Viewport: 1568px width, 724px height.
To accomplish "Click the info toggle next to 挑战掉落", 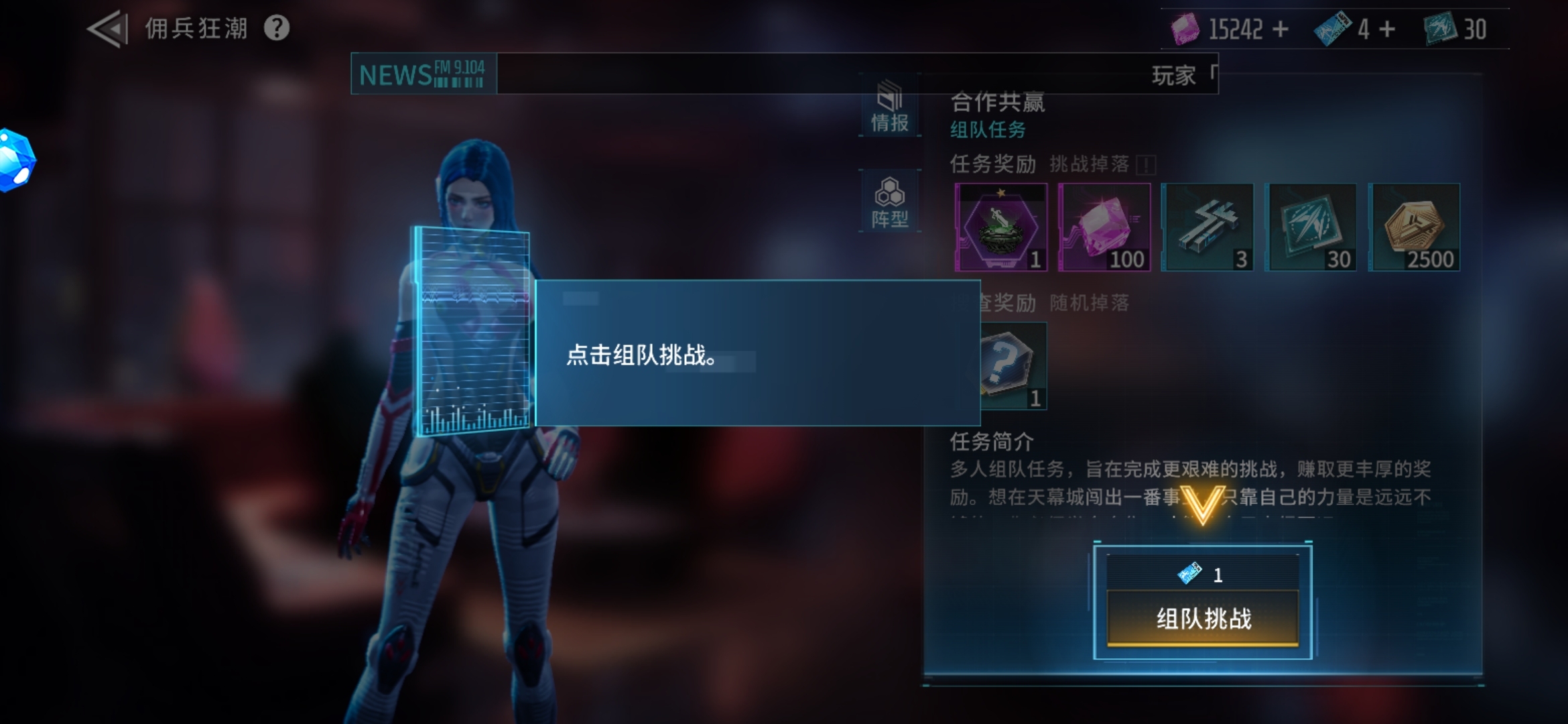I will [x=1147, y=163].
